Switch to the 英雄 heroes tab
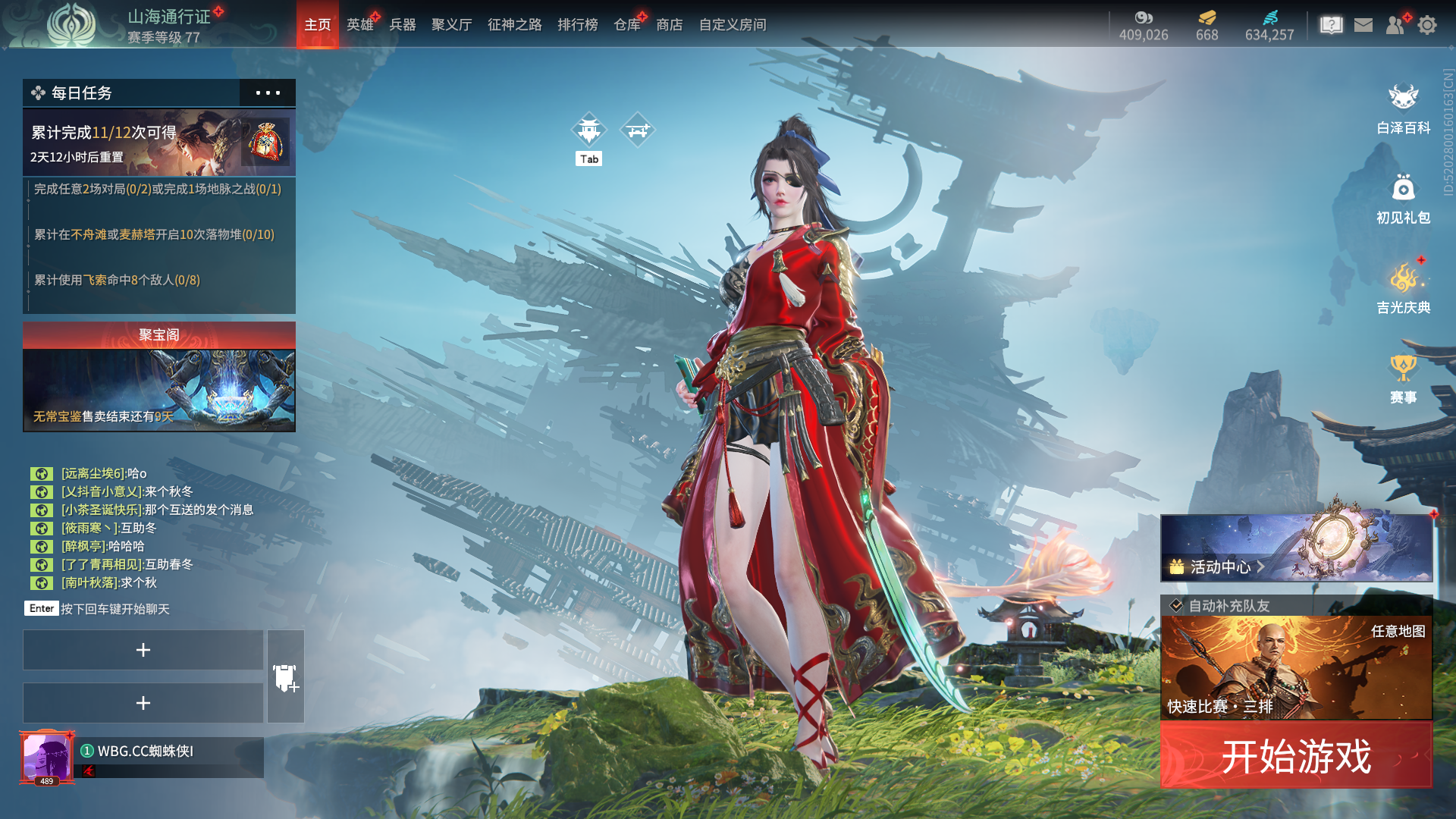 tap(360, 24)
